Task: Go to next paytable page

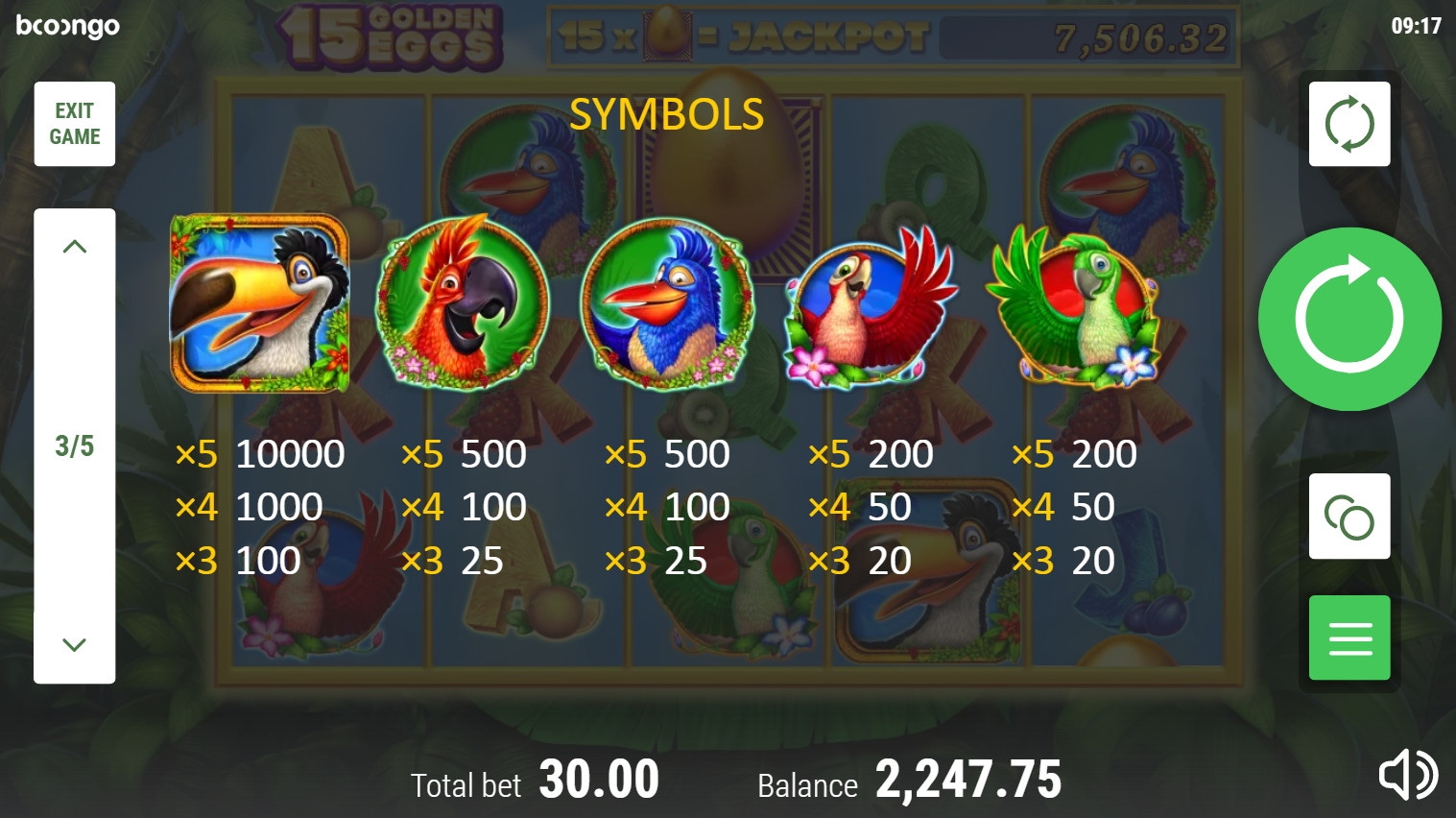Action: [75, 644]
